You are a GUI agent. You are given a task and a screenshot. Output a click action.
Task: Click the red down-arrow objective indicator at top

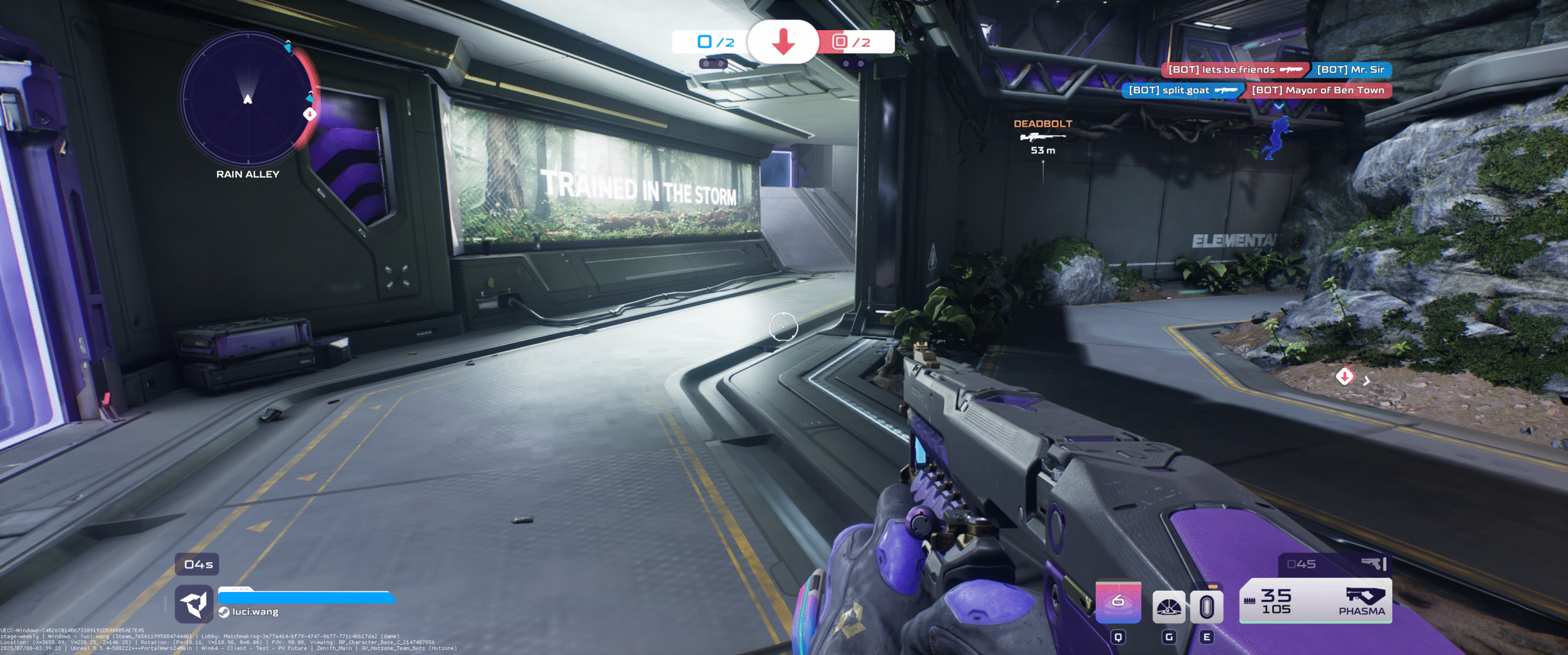pos(783,42)
